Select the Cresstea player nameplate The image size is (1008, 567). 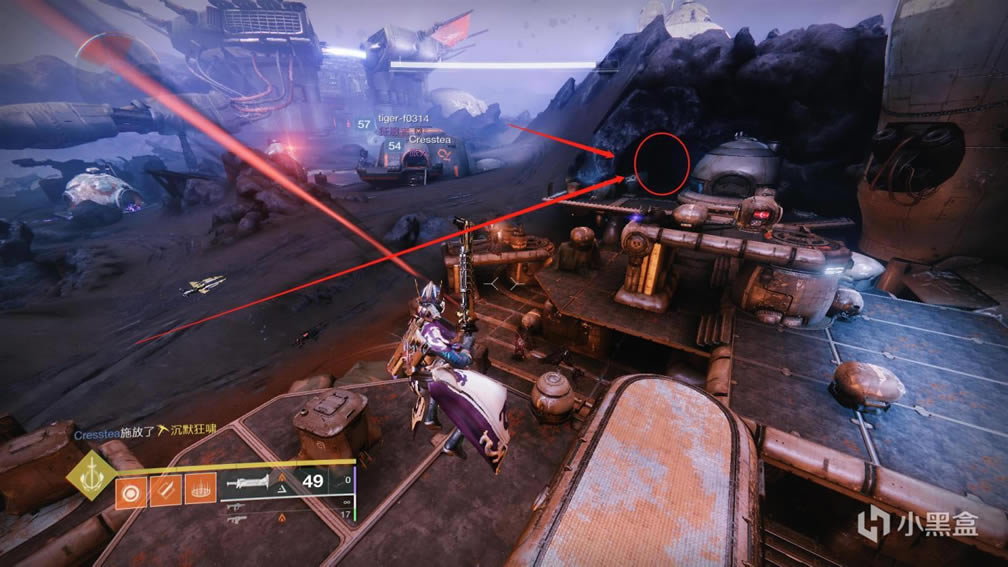pos(428,141)
